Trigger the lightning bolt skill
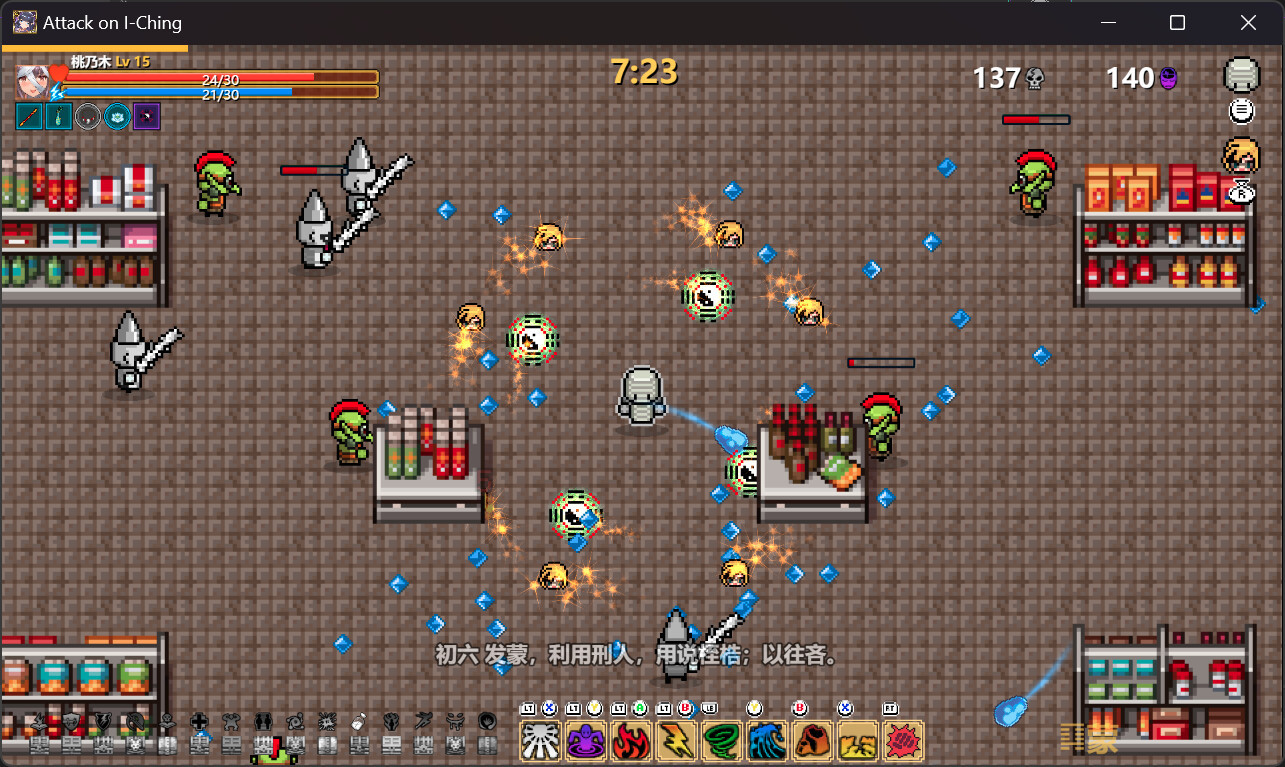 pyautogui.click(x=677, y=741)
